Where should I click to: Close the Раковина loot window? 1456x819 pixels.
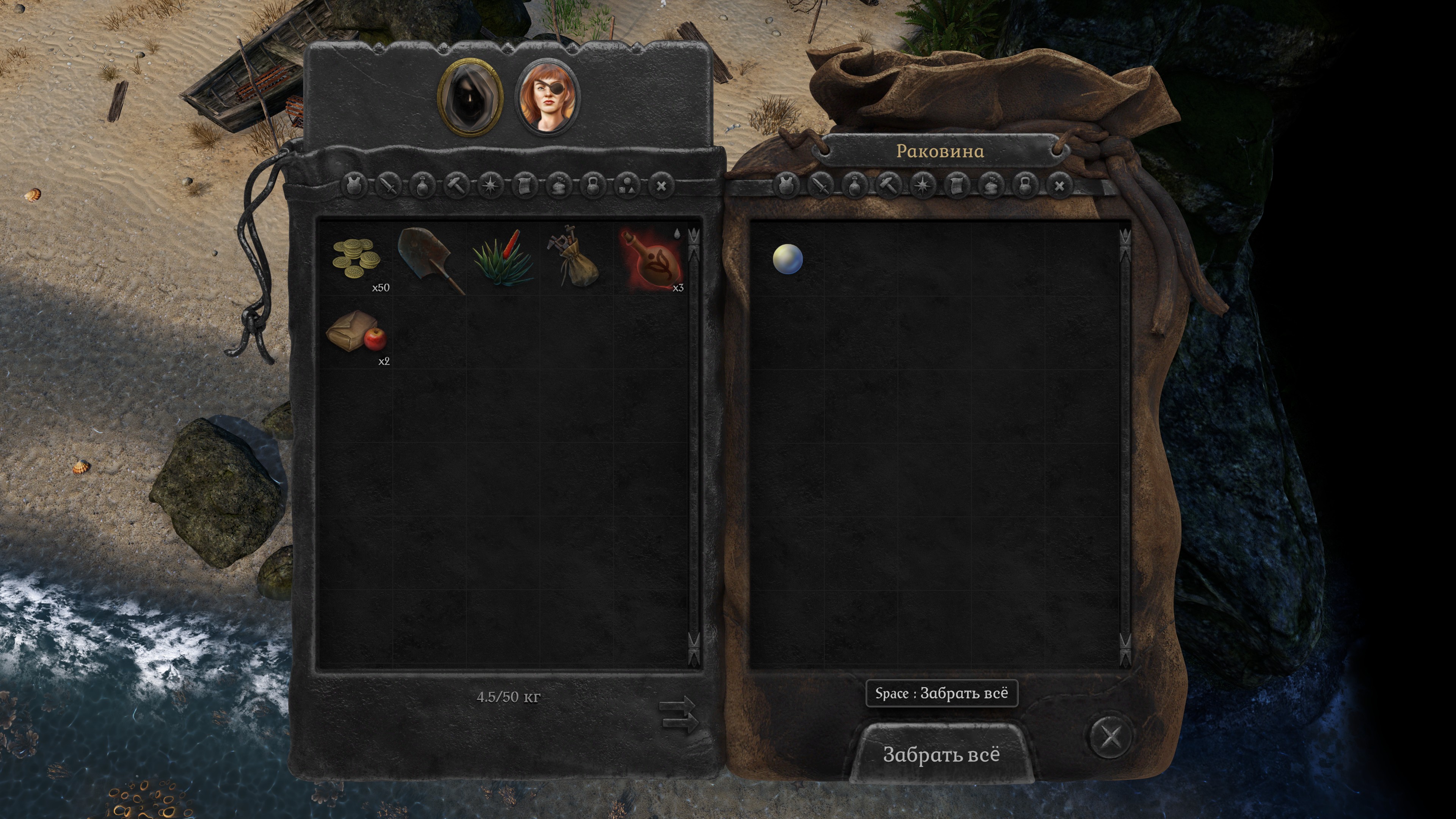click(1111, 736)
